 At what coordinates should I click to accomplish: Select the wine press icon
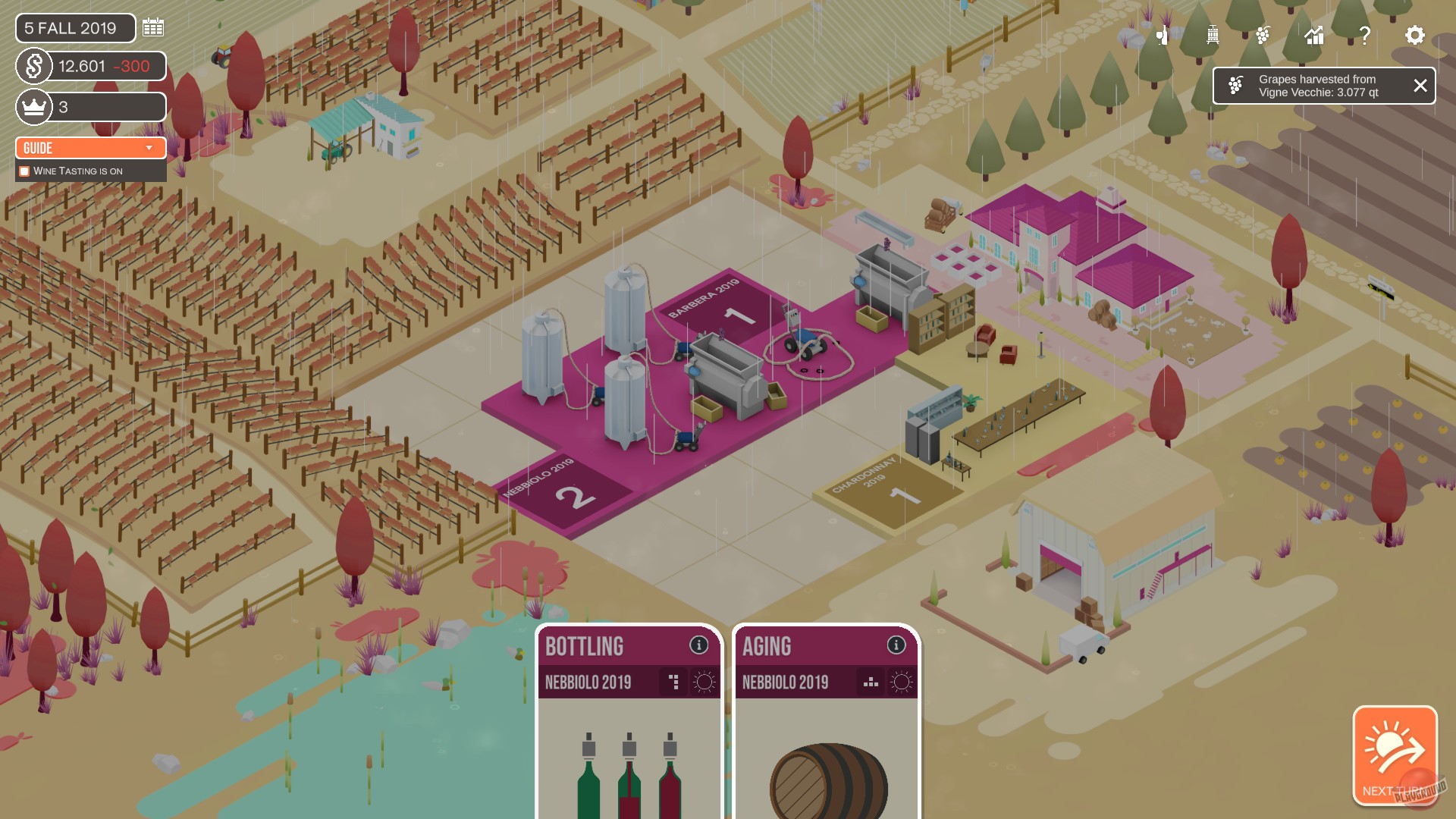click(x=1212, y=34)
